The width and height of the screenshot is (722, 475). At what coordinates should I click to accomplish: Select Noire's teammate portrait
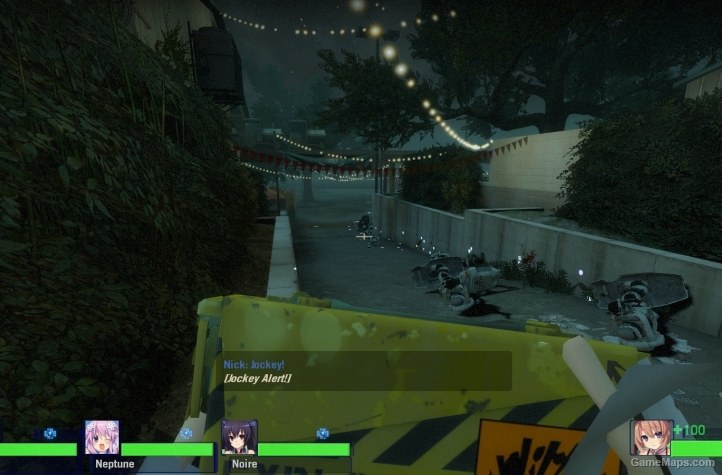click(x=238, y=438)
